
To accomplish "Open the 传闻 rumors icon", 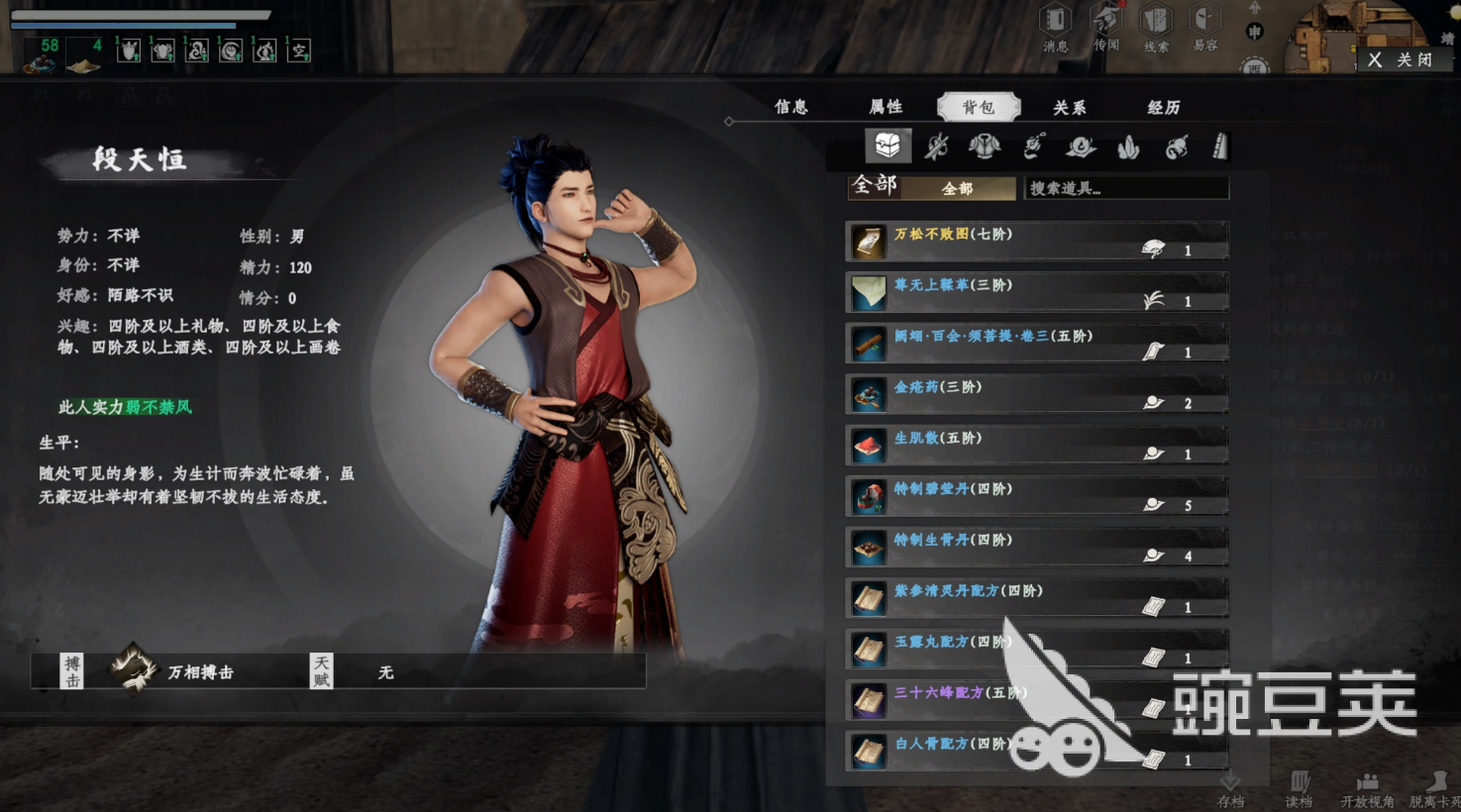I will pos(1105,26).
